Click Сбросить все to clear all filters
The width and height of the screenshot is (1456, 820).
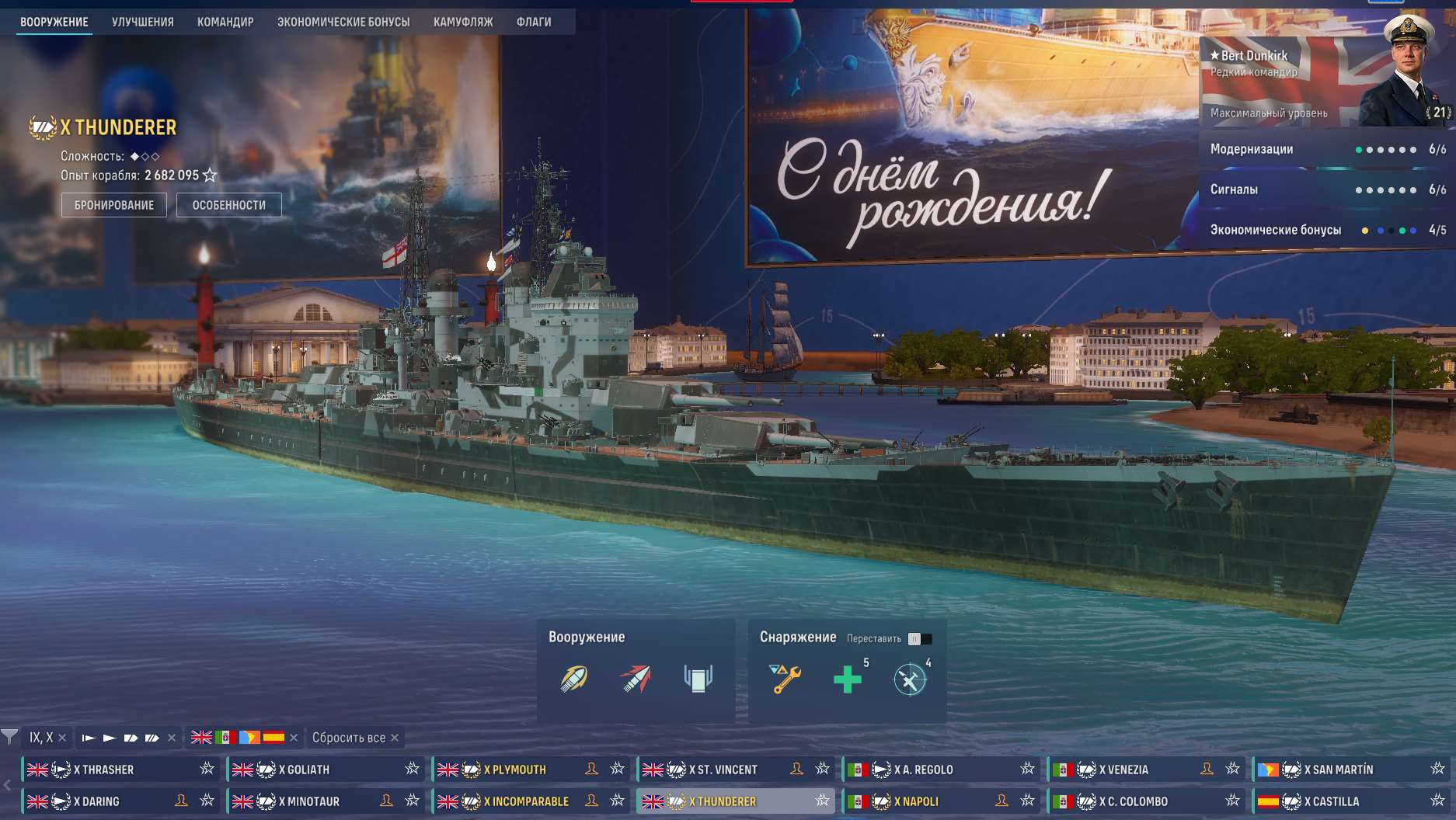[348, 738]
